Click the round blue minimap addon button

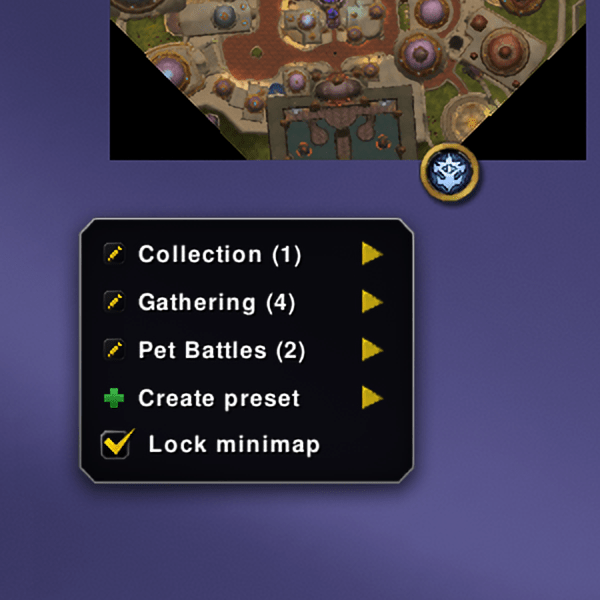[x=450, y=174]
